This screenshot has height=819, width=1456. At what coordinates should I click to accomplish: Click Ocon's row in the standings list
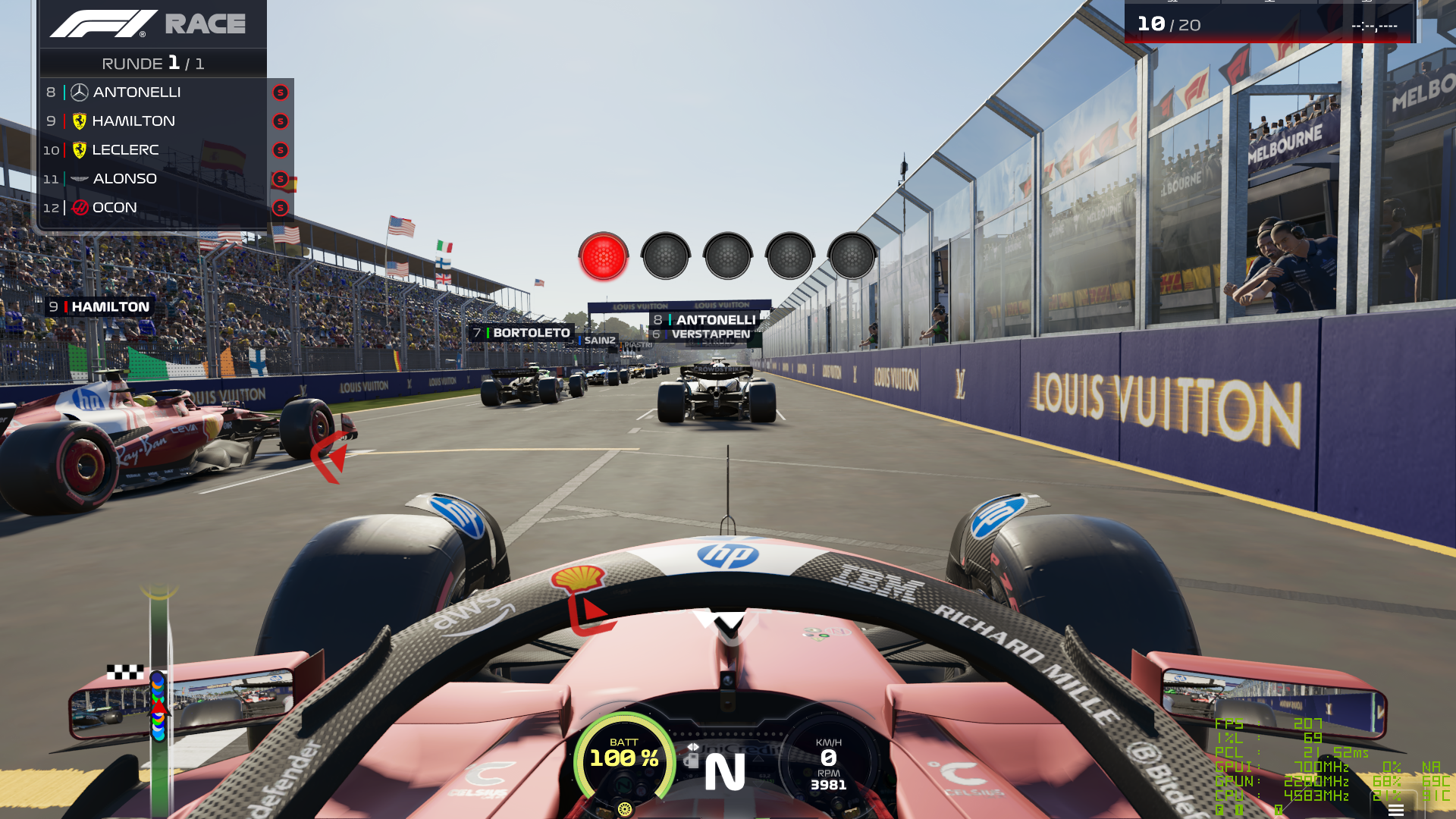(x=152, y=208)
